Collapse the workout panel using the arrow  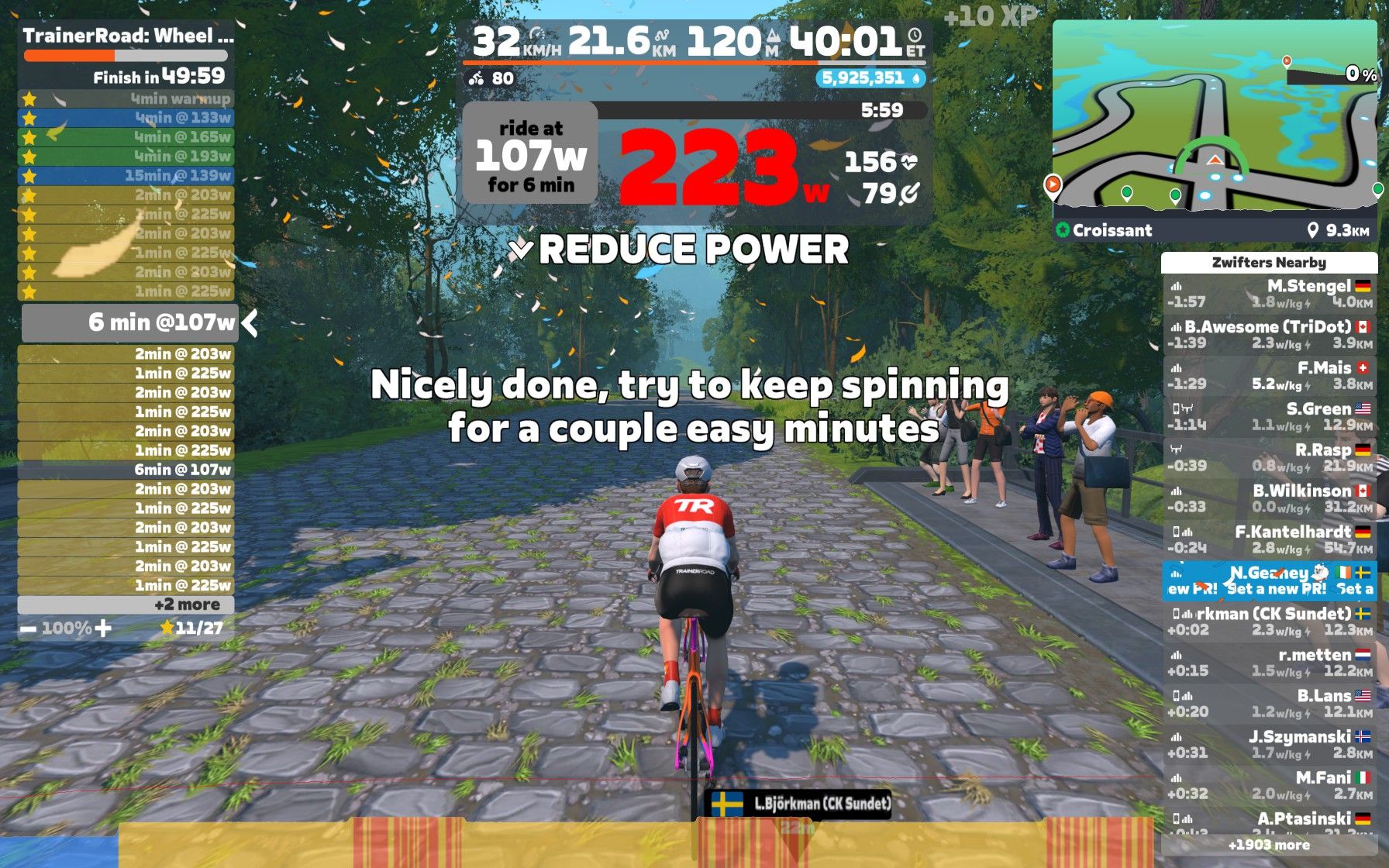click(250, 323)
